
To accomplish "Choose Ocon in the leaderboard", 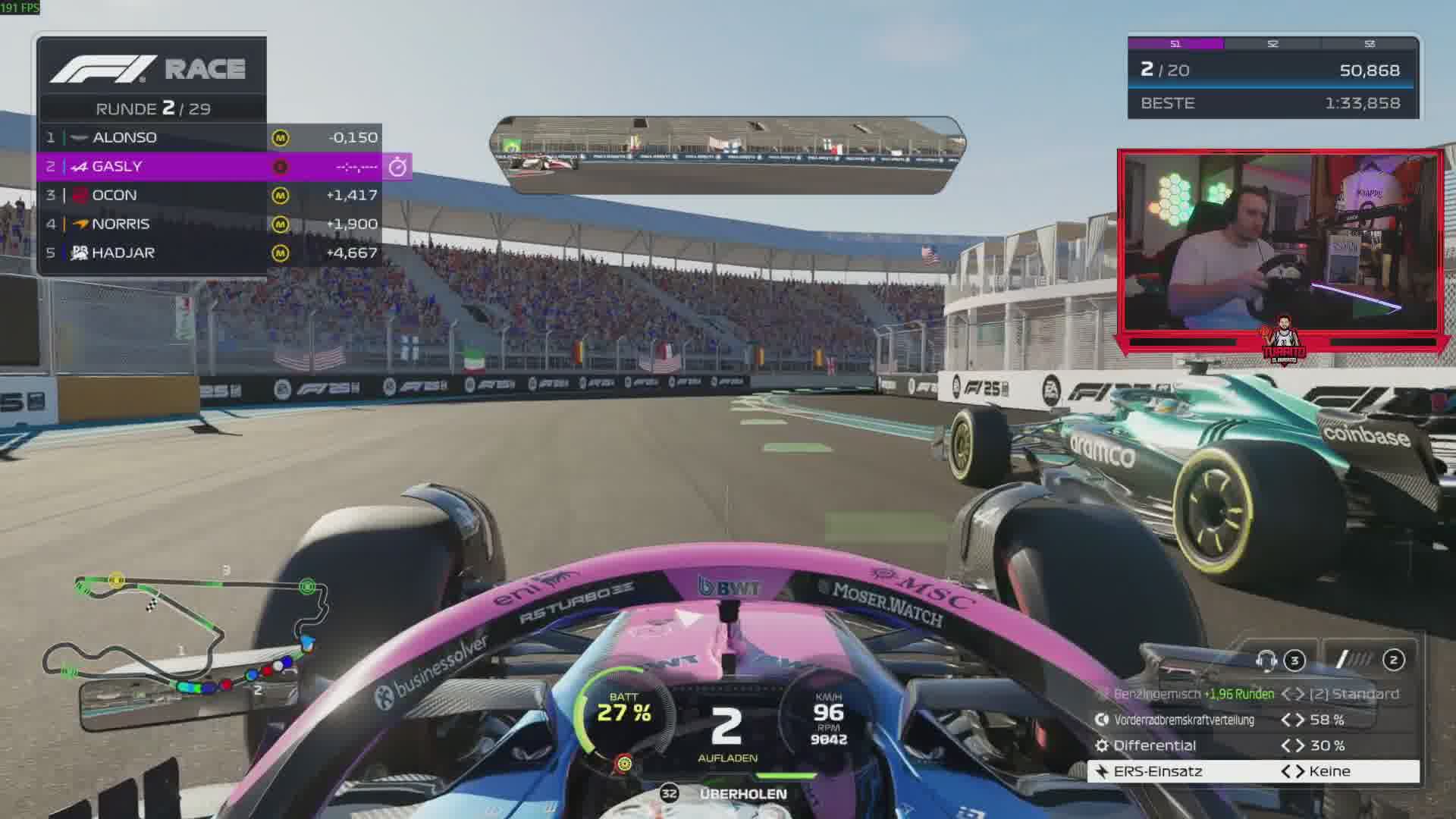I will (209, 195).
